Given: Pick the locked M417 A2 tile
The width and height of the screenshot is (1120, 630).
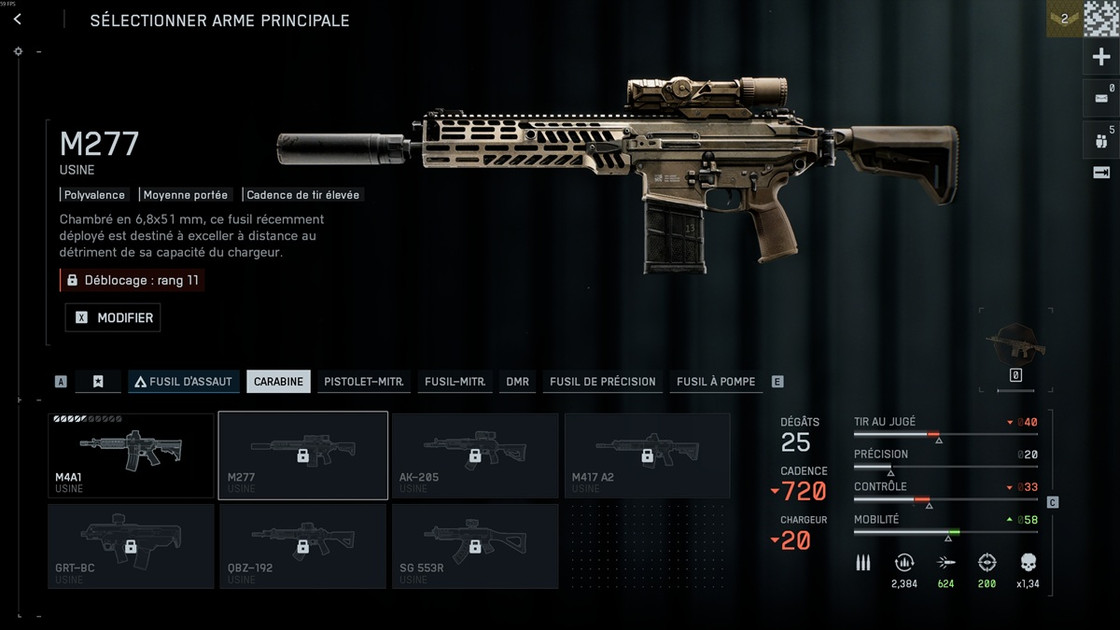Looking at the screenshot, I should coord(647,455).
